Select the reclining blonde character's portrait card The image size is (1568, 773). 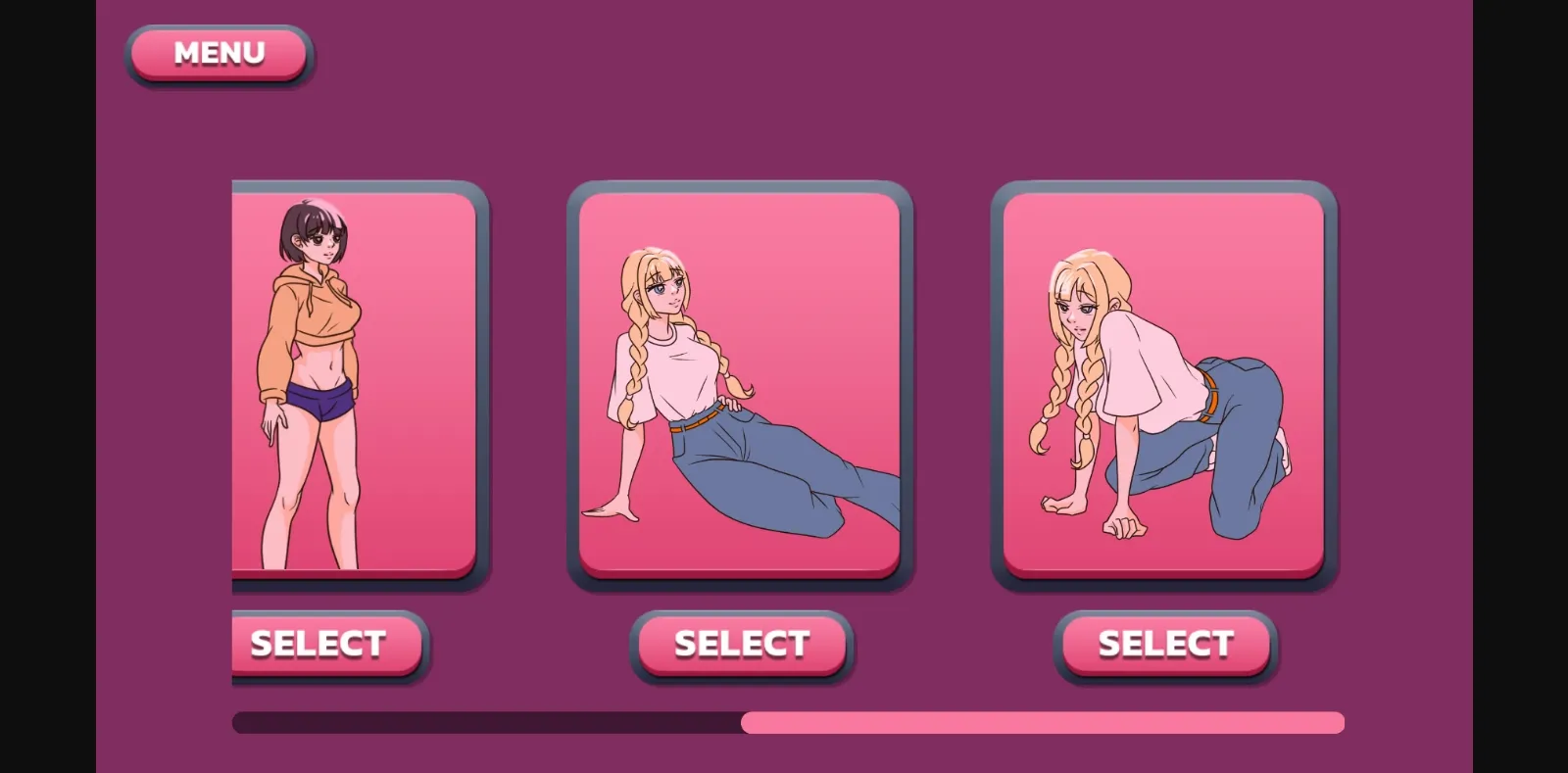pos(740,382)
